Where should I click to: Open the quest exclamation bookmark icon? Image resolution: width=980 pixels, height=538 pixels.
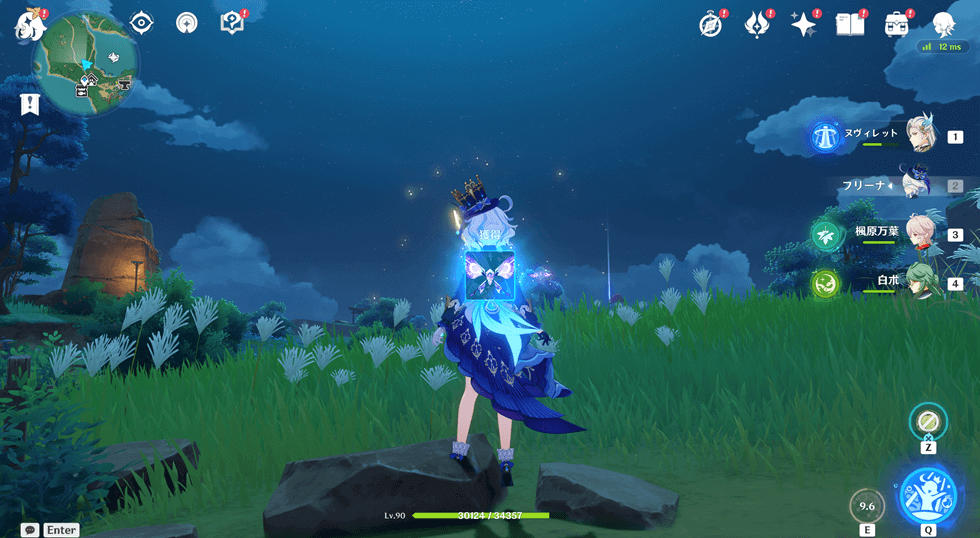pyautogui.click(x=30, y=103)
